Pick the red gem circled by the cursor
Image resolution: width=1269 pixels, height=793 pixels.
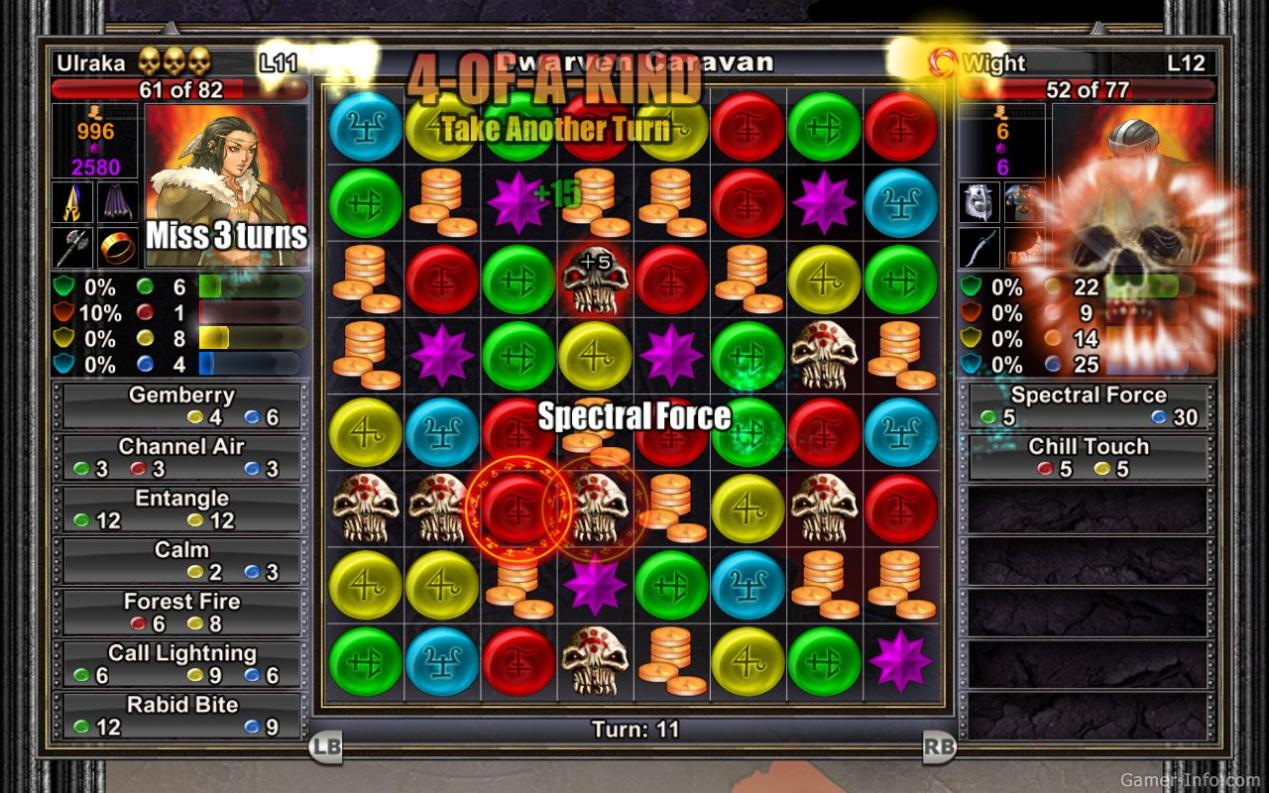click(x=517, y=508)
